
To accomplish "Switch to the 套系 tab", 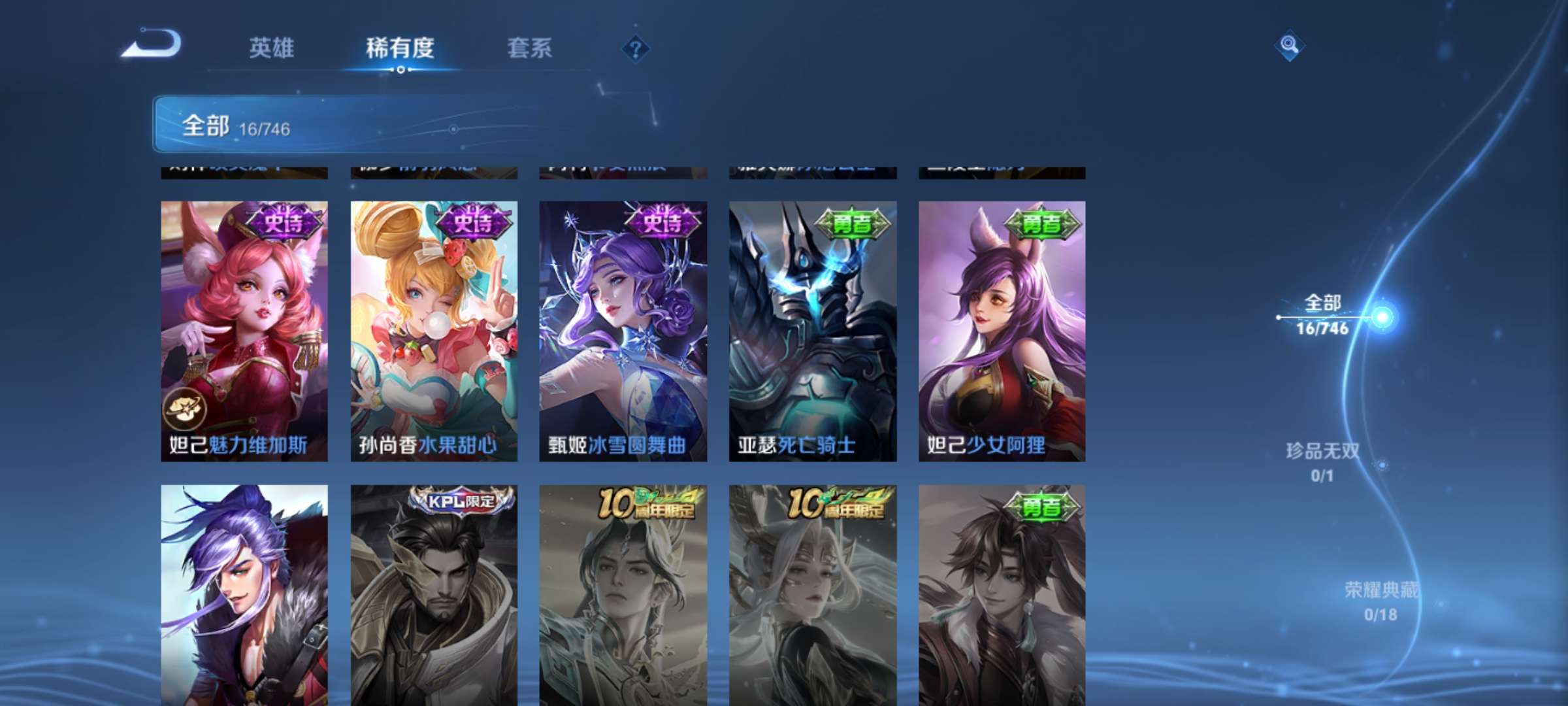I will point(529,49).
